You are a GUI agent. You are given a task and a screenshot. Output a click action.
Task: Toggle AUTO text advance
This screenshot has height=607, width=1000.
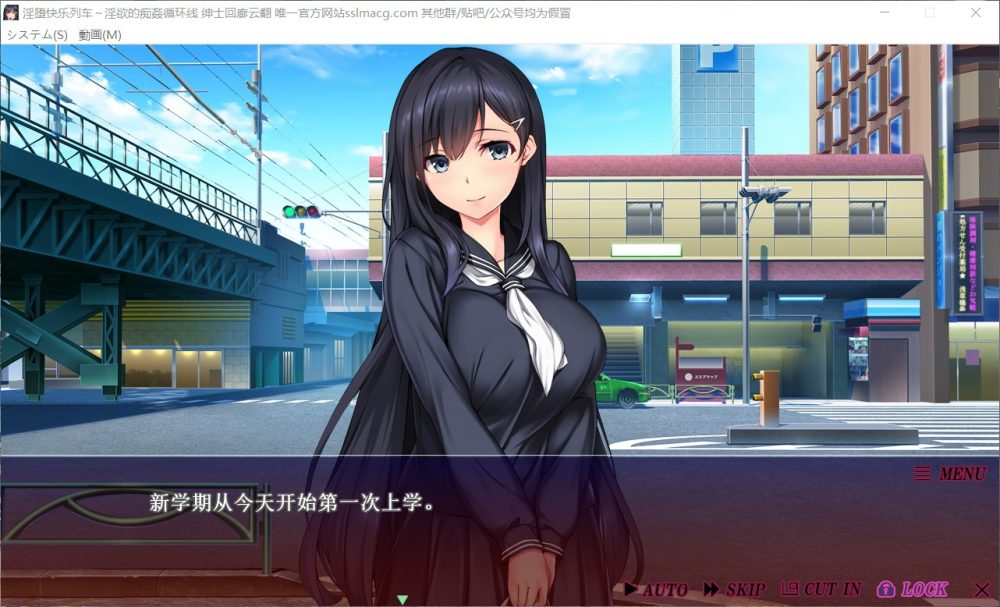click(x=656, y=589)
